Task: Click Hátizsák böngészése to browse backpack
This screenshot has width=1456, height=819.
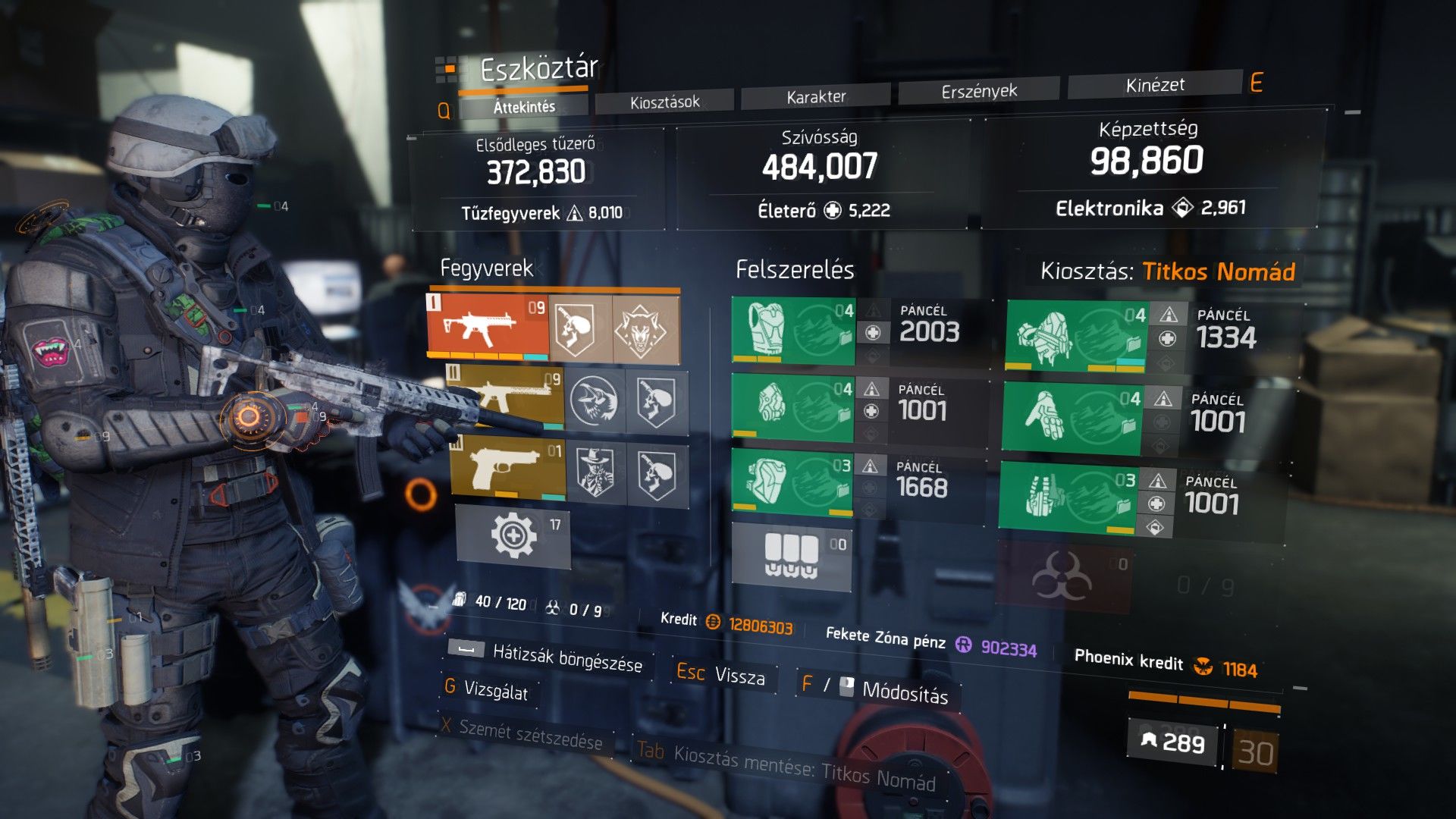Action: (x=566, y=659)
